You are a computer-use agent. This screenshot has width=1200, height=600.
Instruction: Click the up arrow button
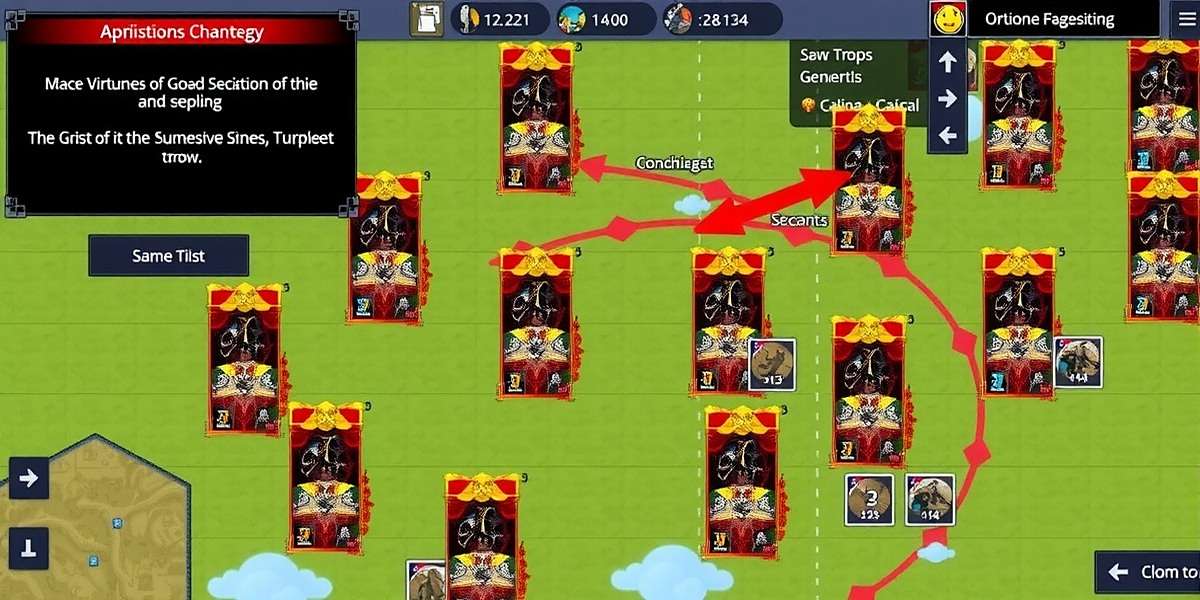click(x=947, y=62)
